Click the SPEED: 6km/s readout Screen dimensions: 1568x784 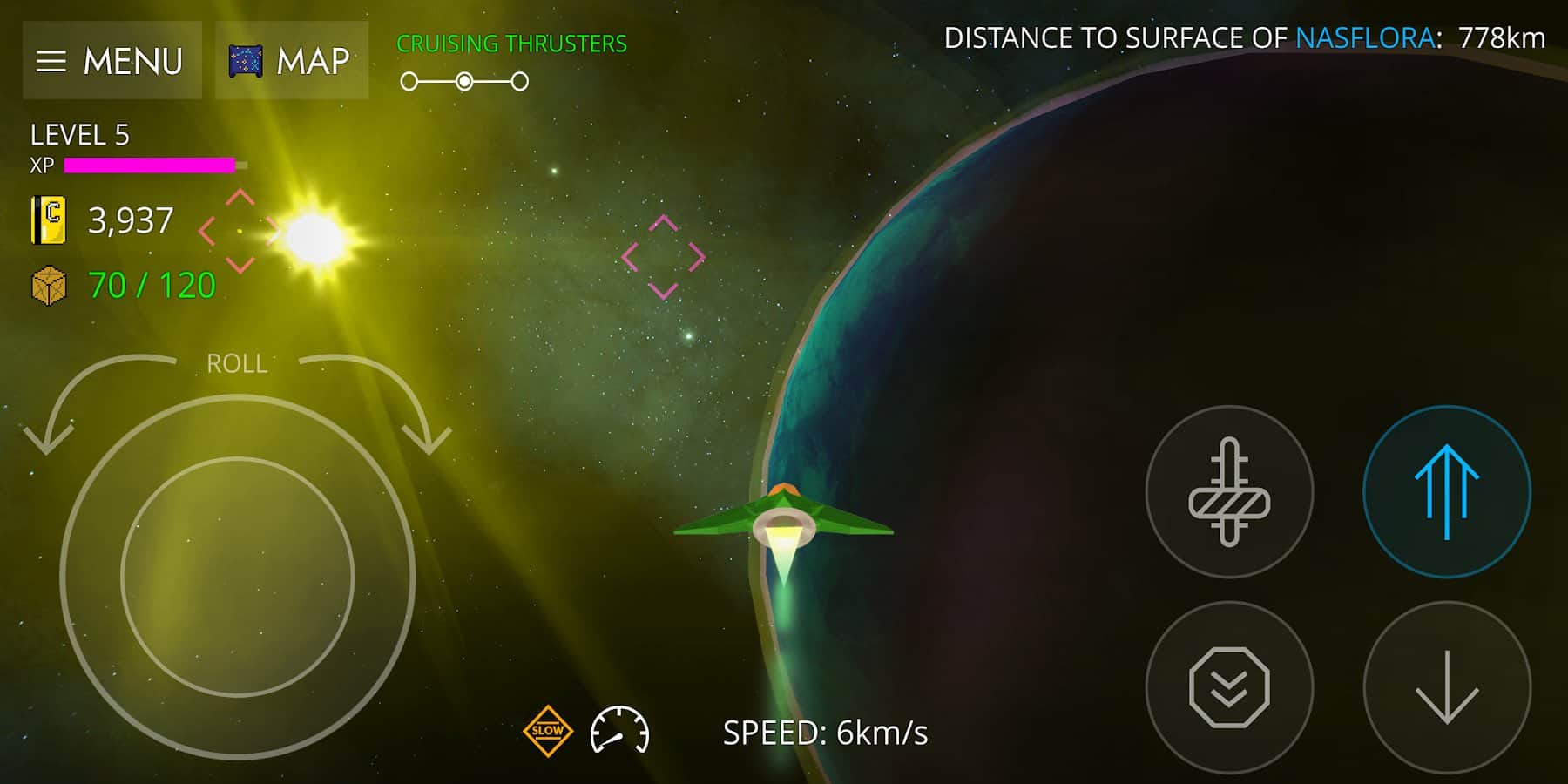827,732
